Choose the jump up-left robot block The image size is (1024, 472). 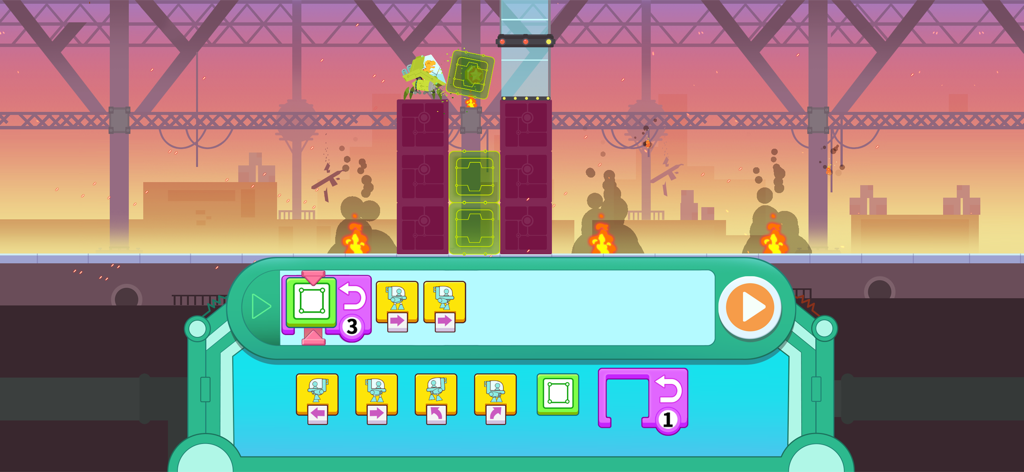[436, 396]
